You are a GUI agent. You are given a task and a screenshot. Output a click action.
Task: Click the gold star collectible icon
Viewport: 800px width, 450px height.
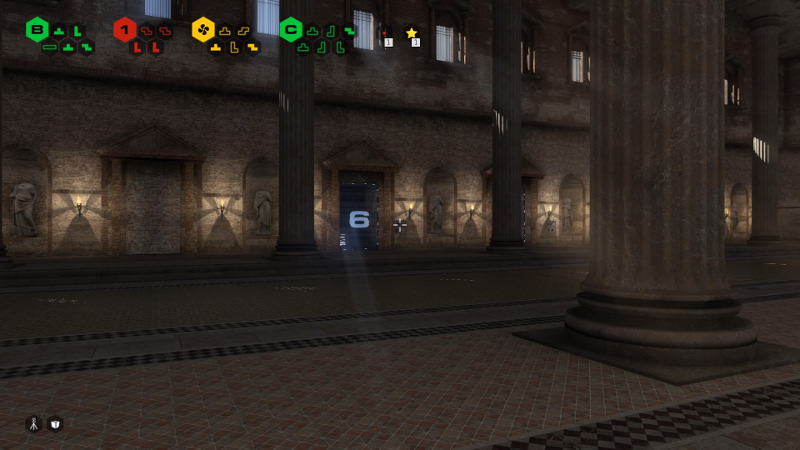pos(411,33)
